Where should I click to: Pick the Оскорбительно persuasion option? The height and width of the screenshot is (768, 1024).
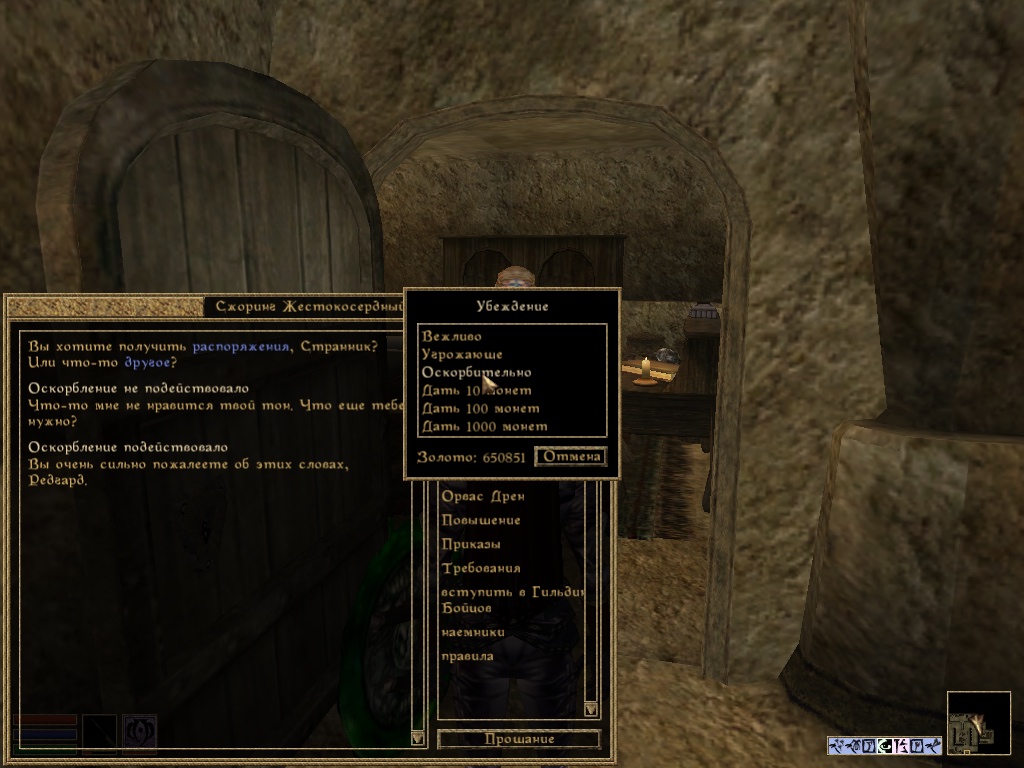pyautogui.click(x=476, y=373)
